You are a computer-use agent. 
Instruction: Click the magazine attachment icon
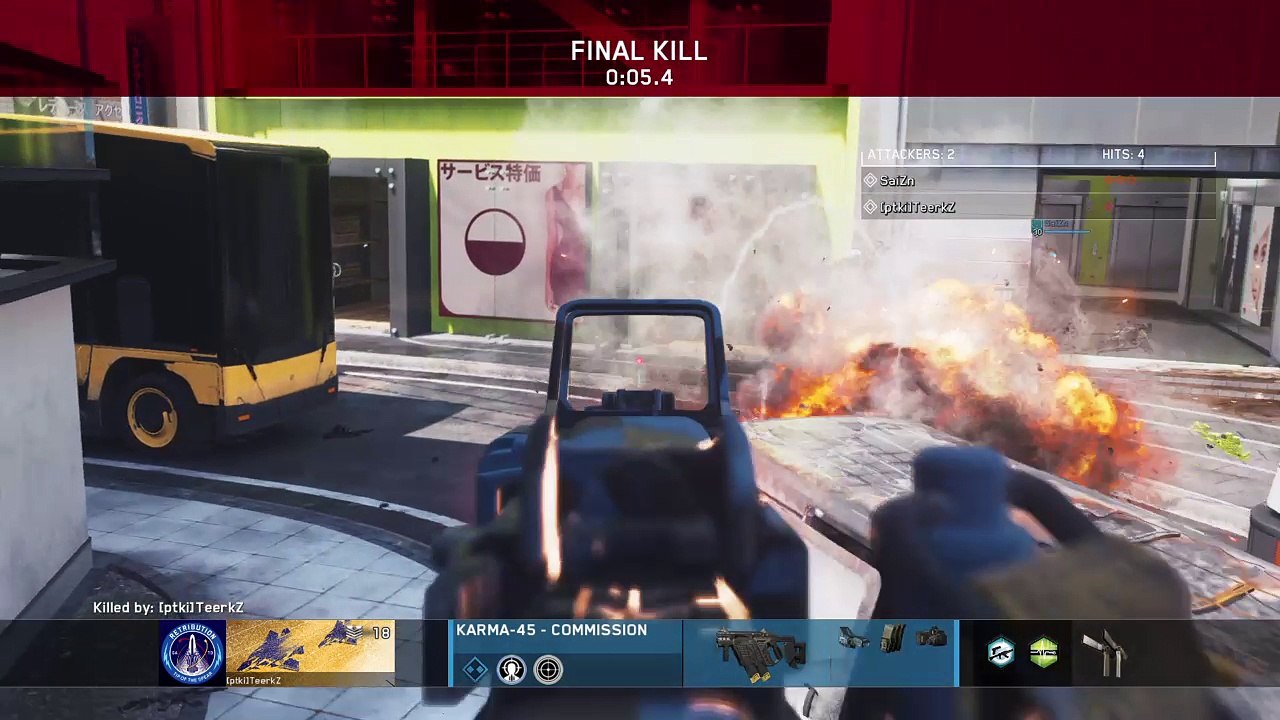(891, 639)
